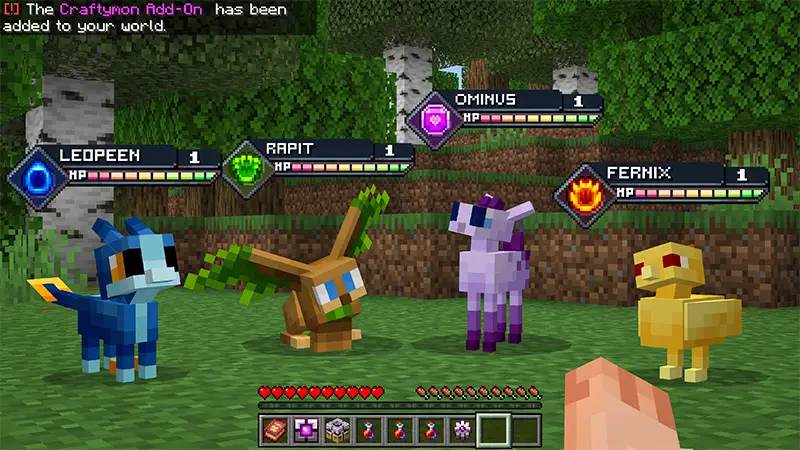Click Fernix's orange flame element icon

pyautogui.click(x=582, y=192)
